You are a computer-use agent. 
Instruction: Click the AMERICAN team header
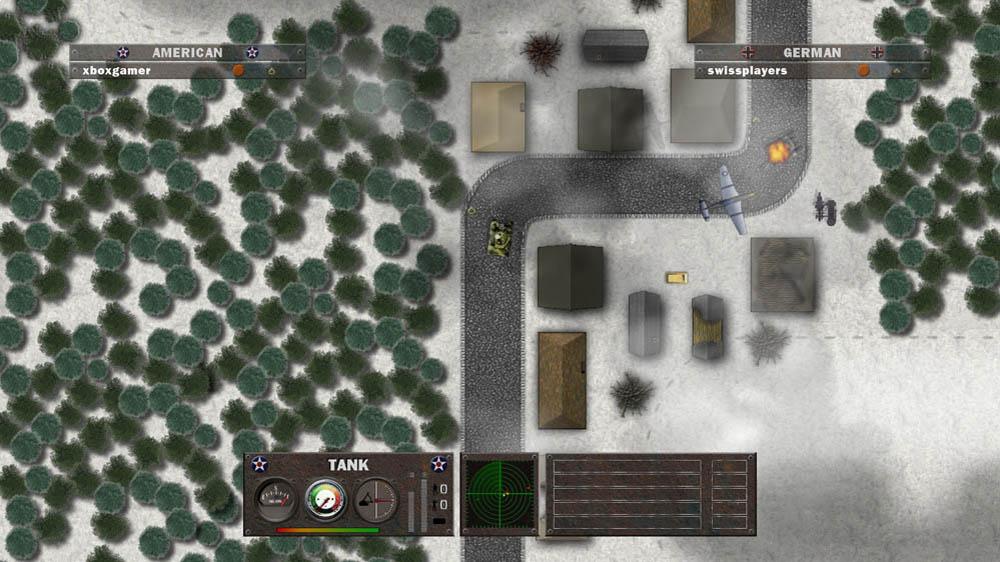point(187,52)
